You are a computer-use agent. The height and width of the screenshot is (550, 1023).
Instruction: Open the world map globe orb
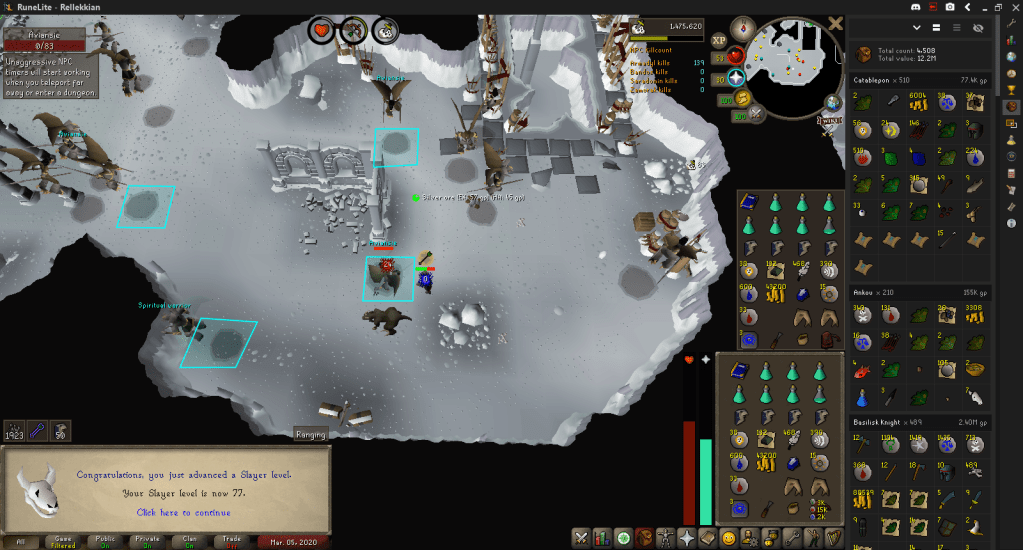coord(832,102)
